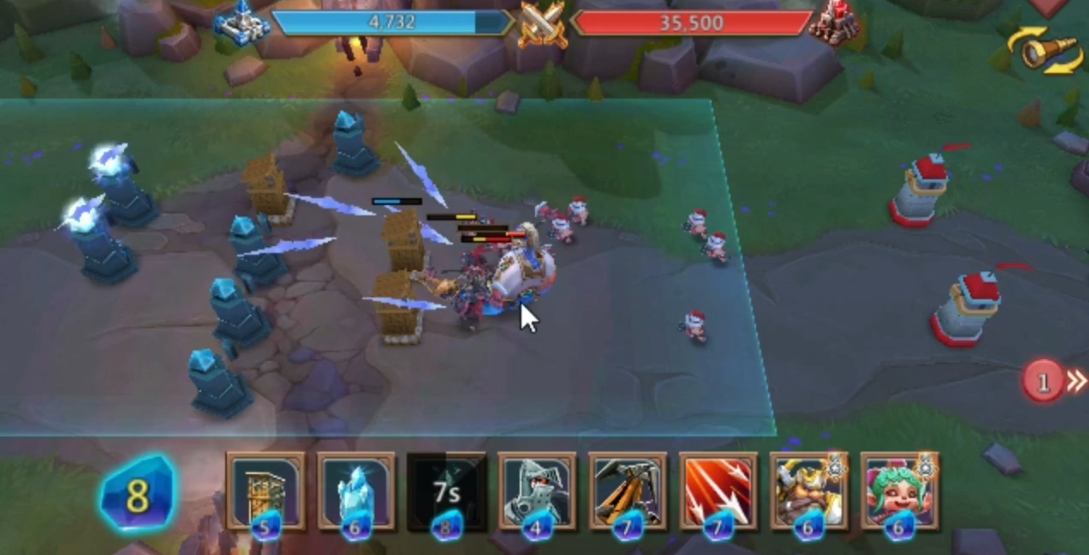
Task: Select the green-haired girl hero card
Action: point(899,490)
